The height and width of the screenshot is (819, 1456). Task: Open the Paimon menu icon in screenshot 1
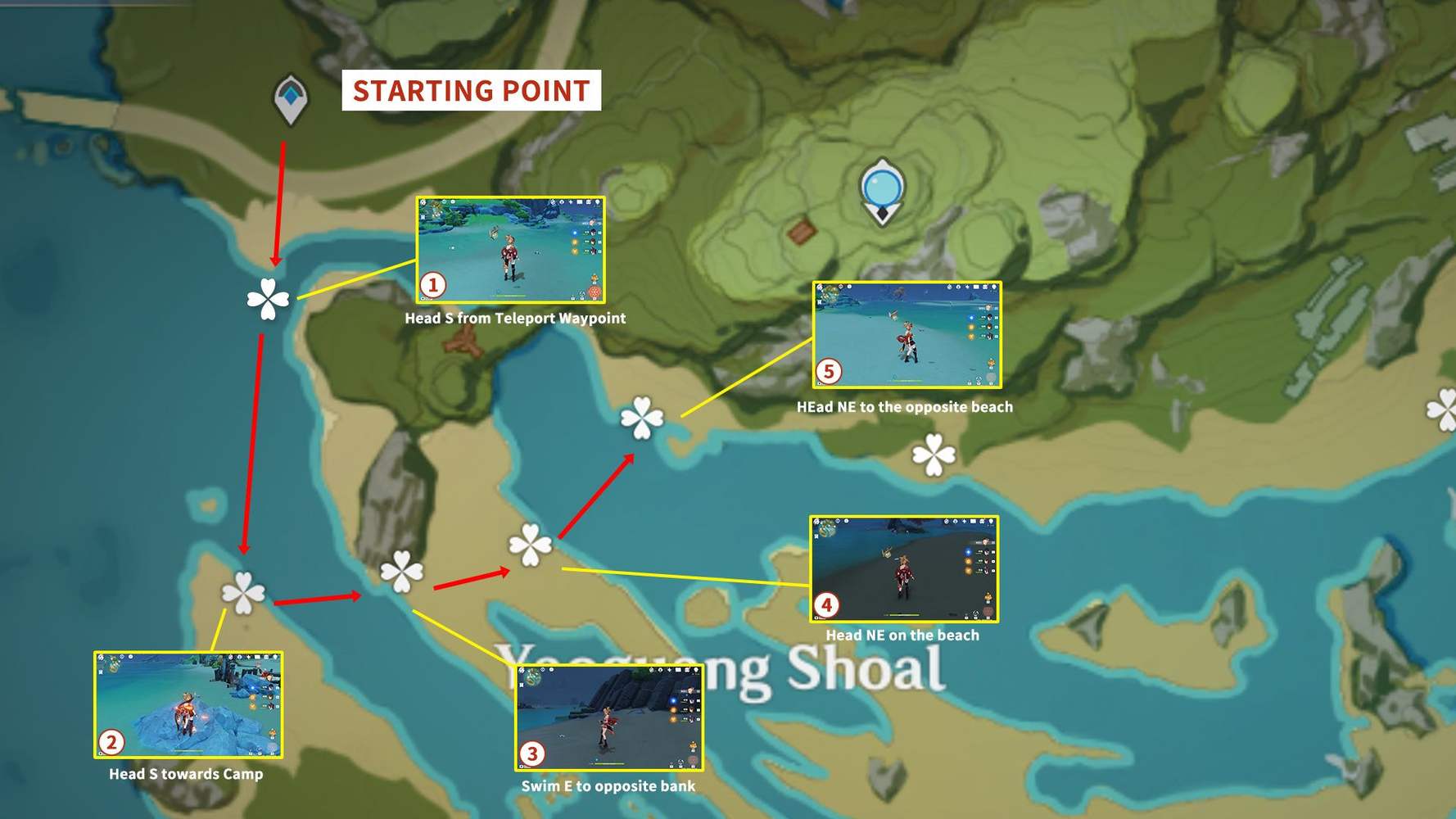(x=423, y=202)
